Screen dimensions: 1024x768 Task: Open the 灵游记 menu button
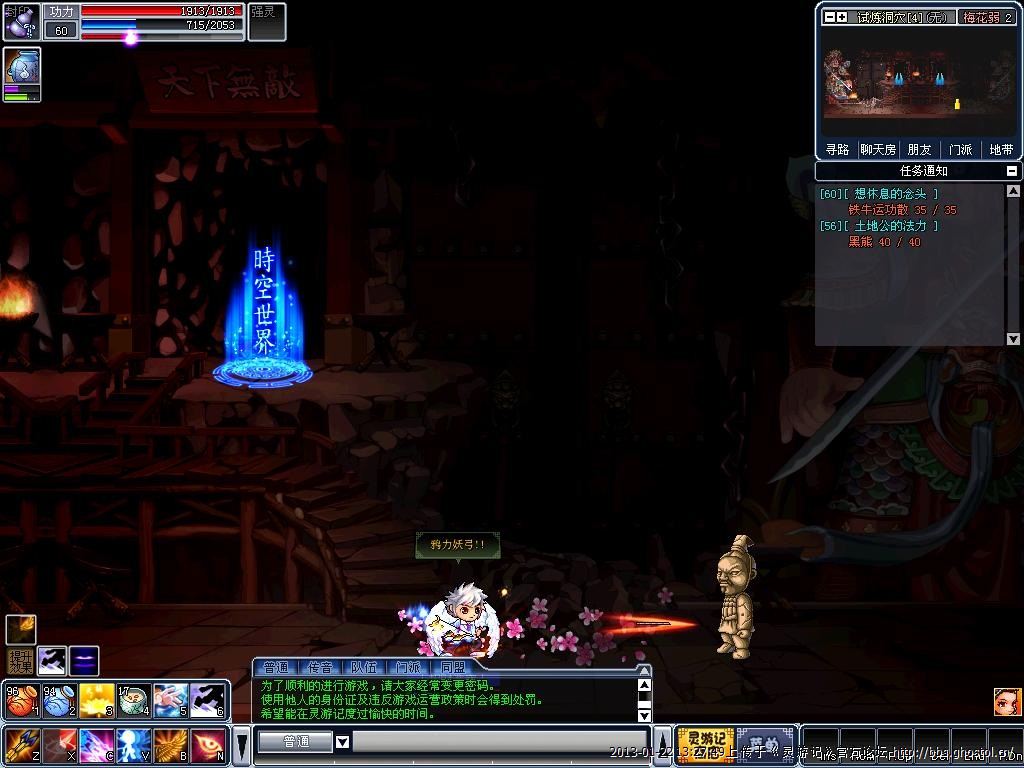[705, 743]
